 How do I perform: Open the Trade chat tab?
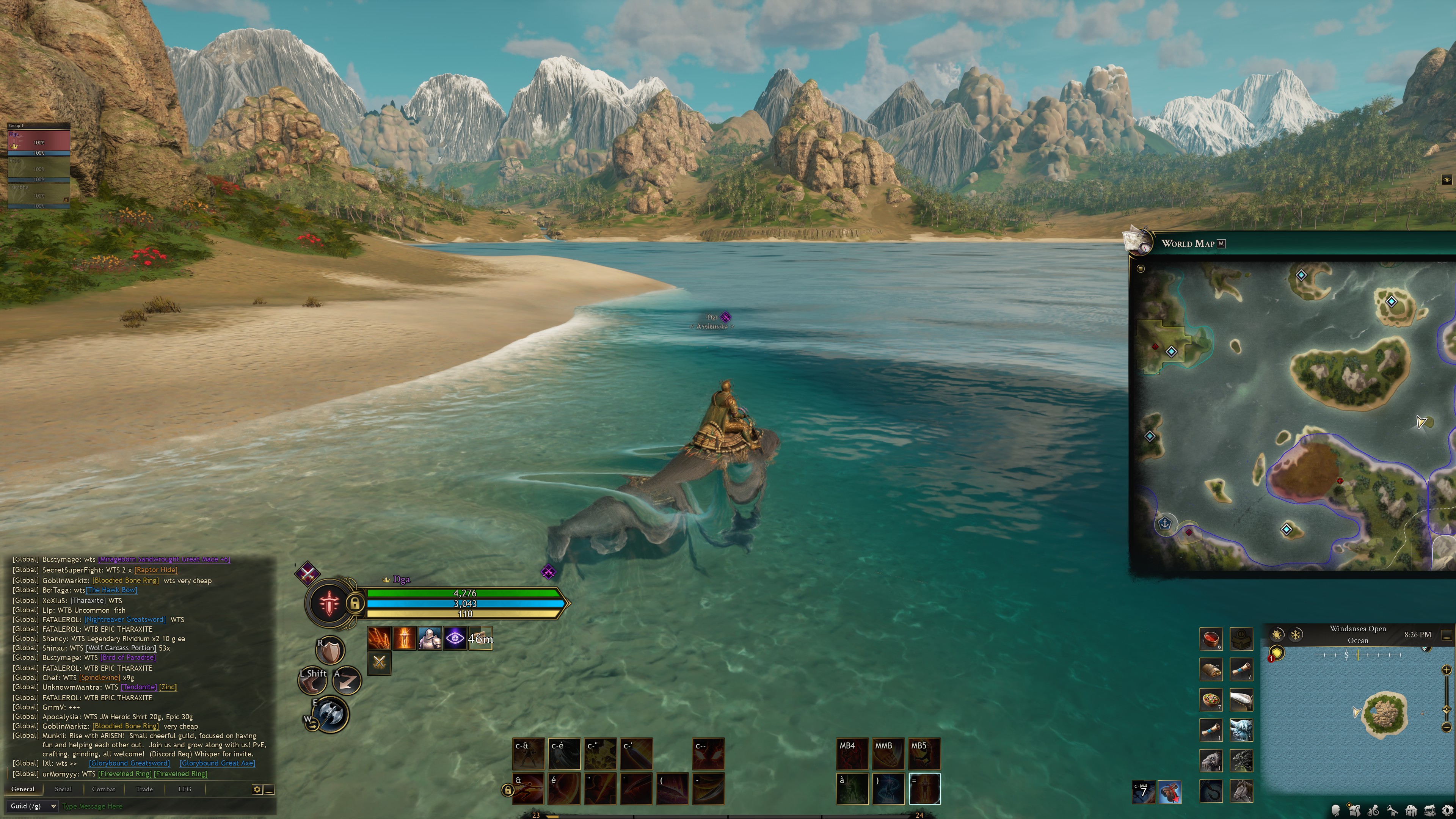point(144,789)
